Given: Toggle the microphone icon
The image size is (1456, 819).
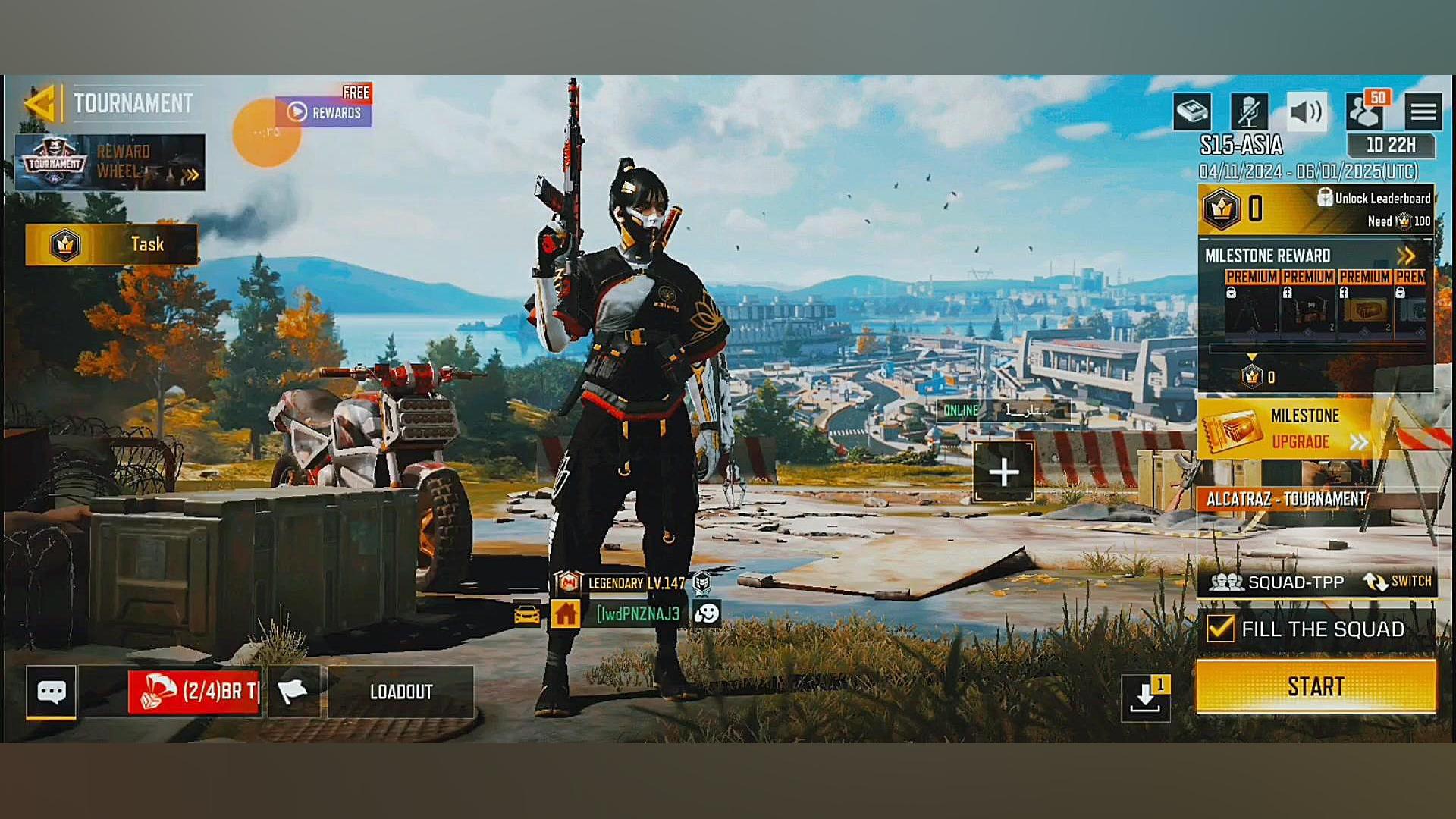Looking at the screenshot, I should point(1248,112).
